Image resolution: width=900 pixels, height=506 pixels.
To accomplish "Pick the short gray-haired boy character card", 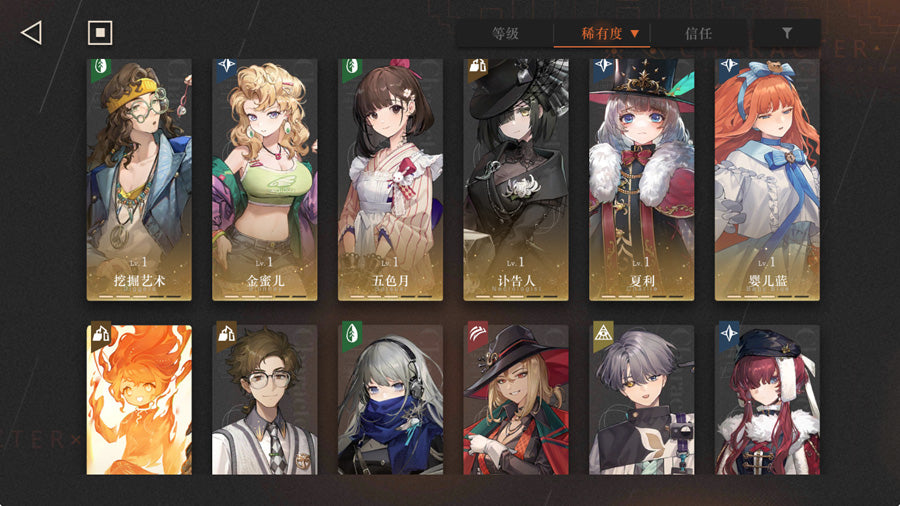I will [x=642, y=399].
